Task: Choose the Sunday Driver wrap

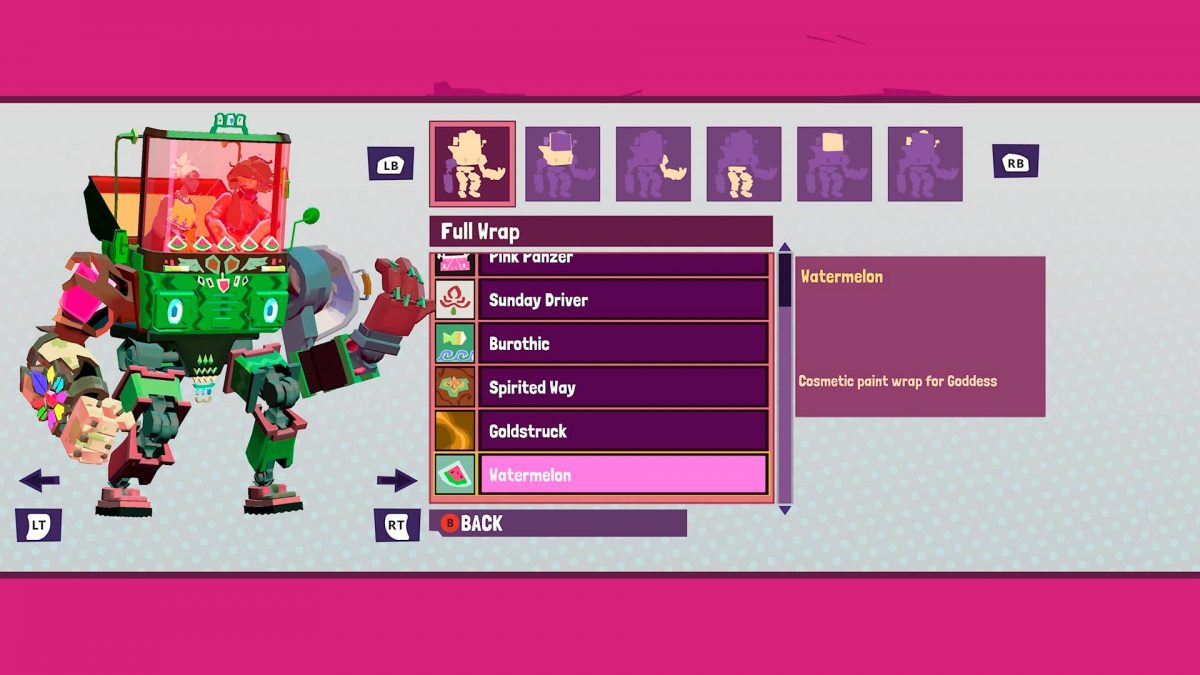Action: 622,300
